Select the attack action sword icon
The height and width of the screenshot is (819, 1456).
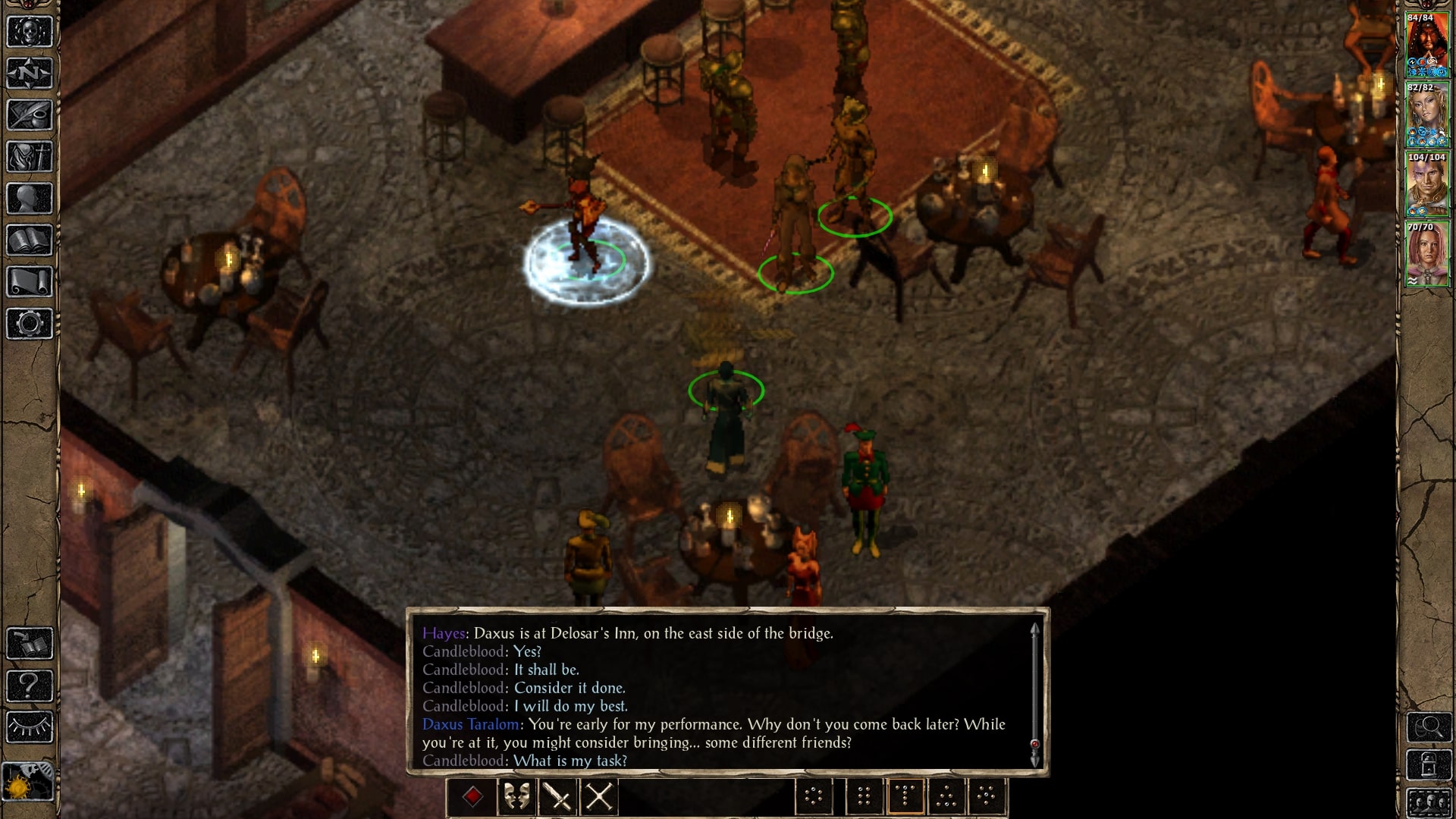tap(557, 798)
